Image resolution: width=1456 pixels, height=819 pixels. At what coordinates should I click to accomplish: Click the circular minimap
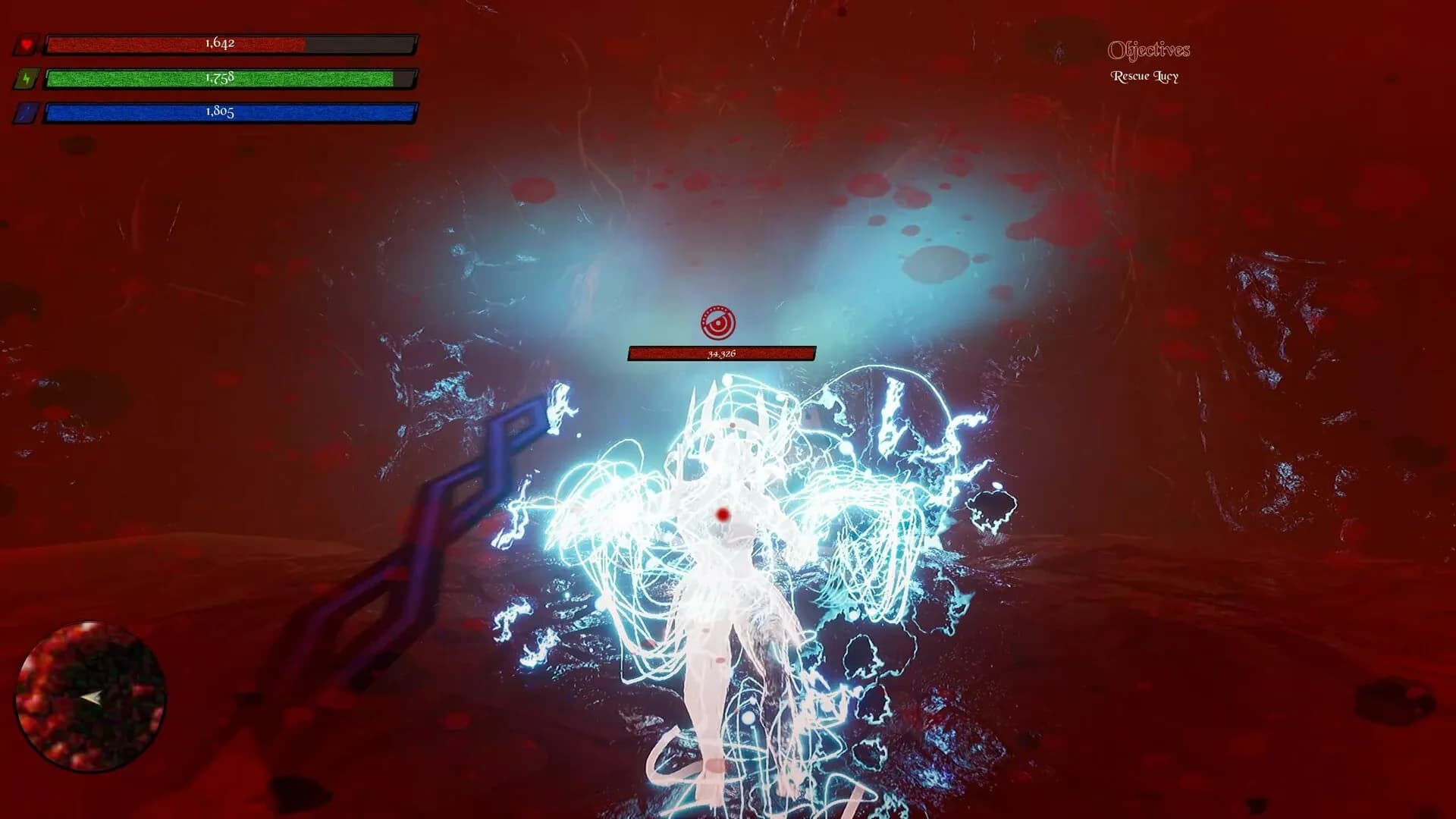pos(90,695)
